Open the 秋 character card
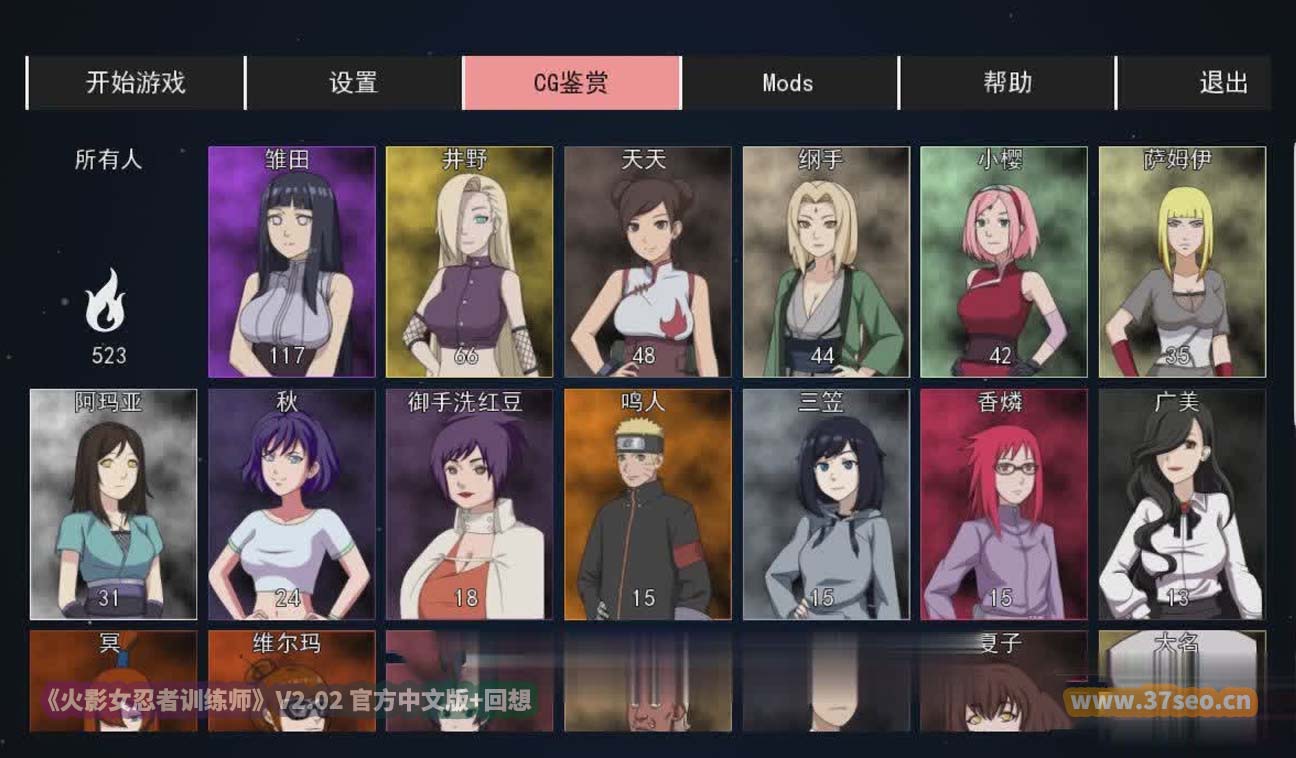Viewport: 1296px width, 758px height. [x=291, y=504]
